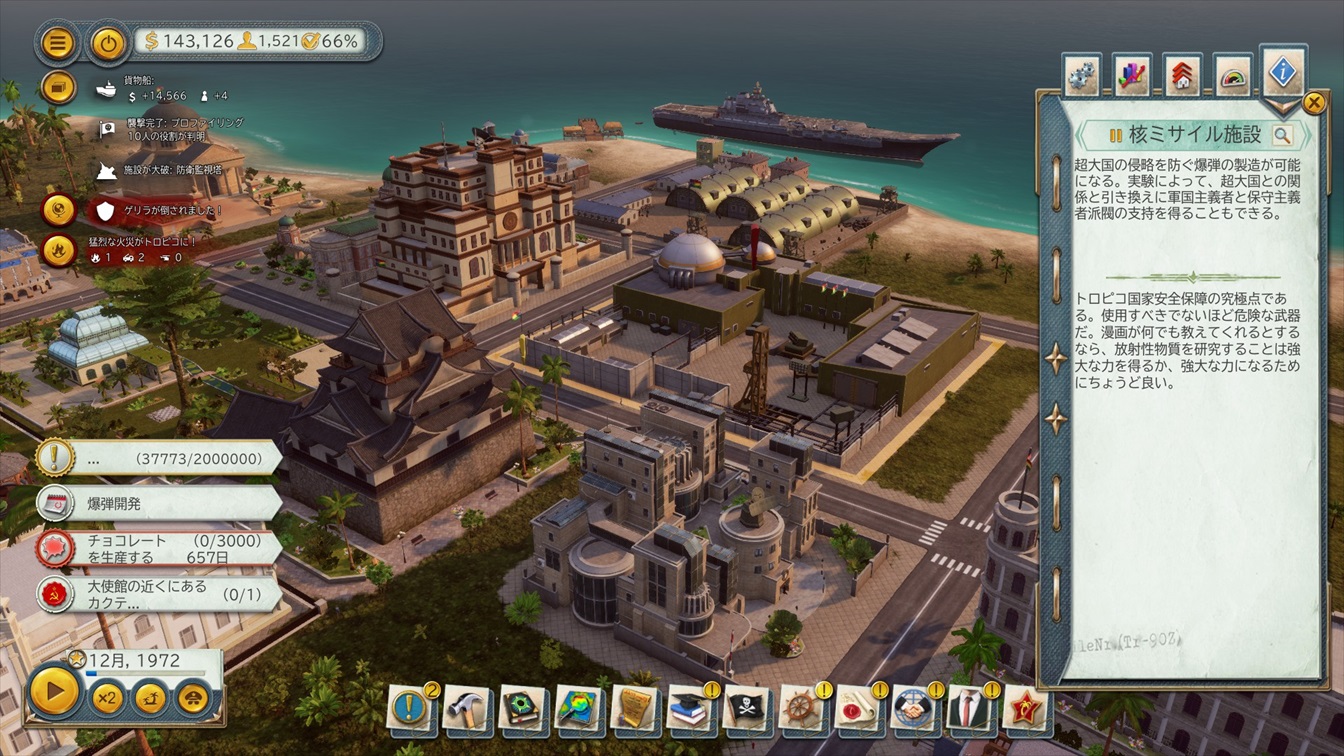Open the ship wheel trade menu
This screenshot has height=756, width=1344.
pyautogui.click(x=800, y=709)
